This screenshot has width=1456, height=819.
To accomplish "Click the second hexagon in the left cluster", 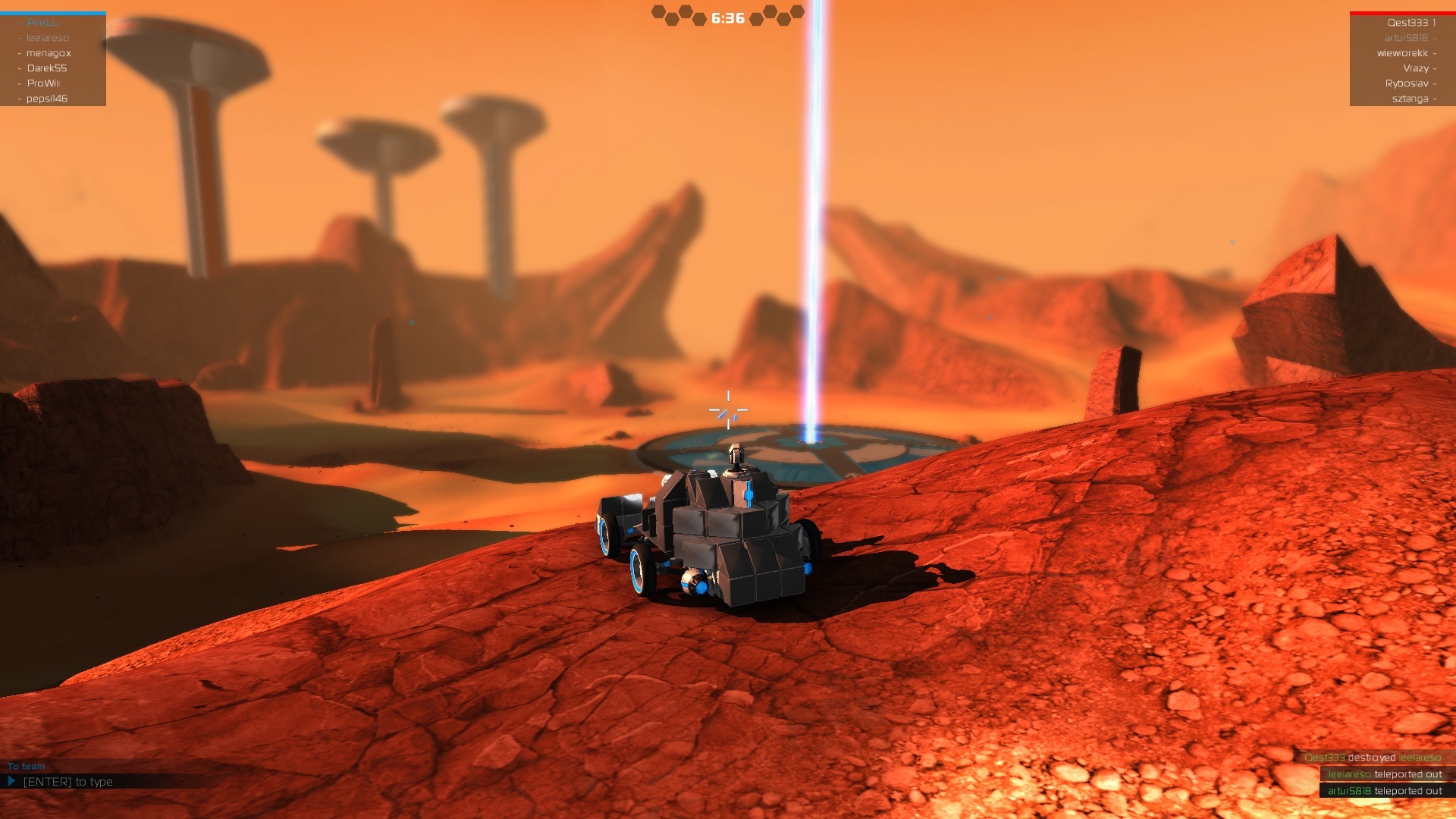I will pos(671,18).
